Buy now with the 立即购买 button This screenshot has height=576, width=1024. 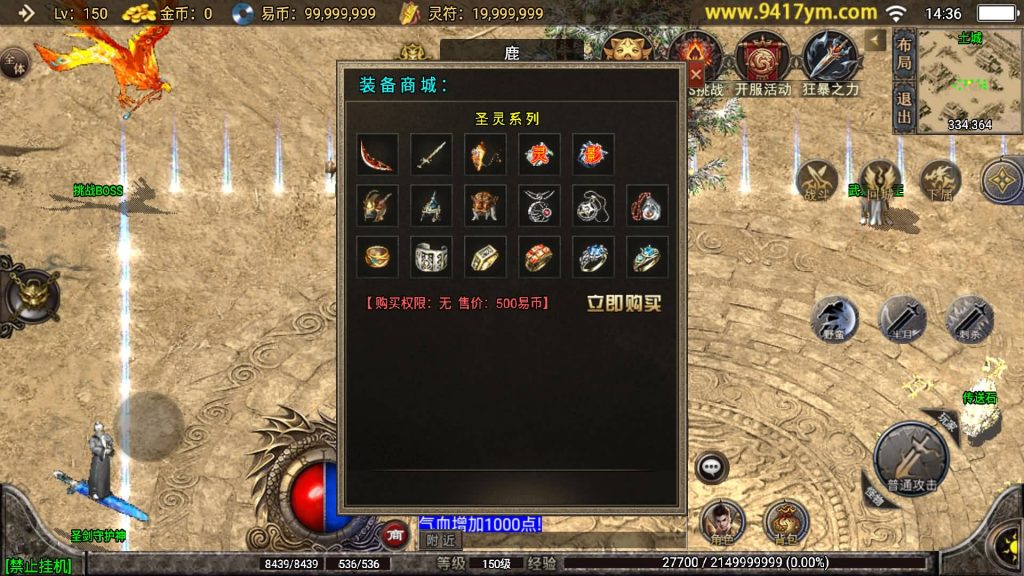point(624,303)
